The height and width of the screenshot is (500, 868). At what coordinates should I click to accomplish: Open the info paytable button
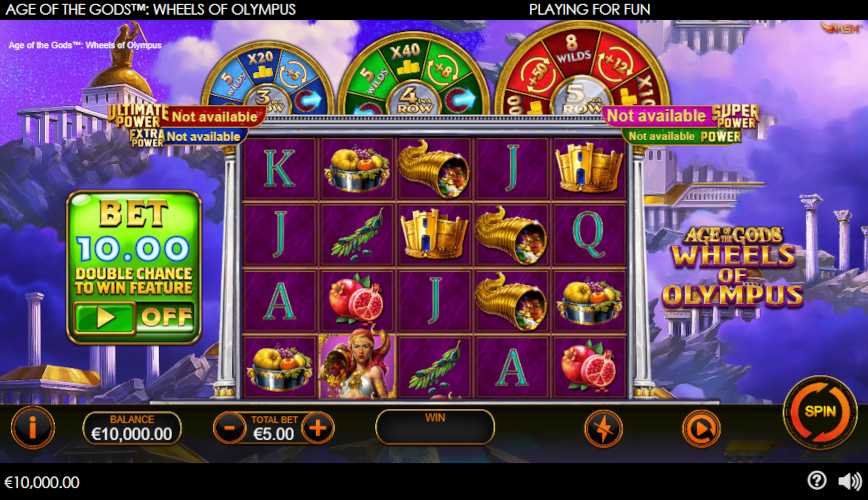click(x=32, y=428)
